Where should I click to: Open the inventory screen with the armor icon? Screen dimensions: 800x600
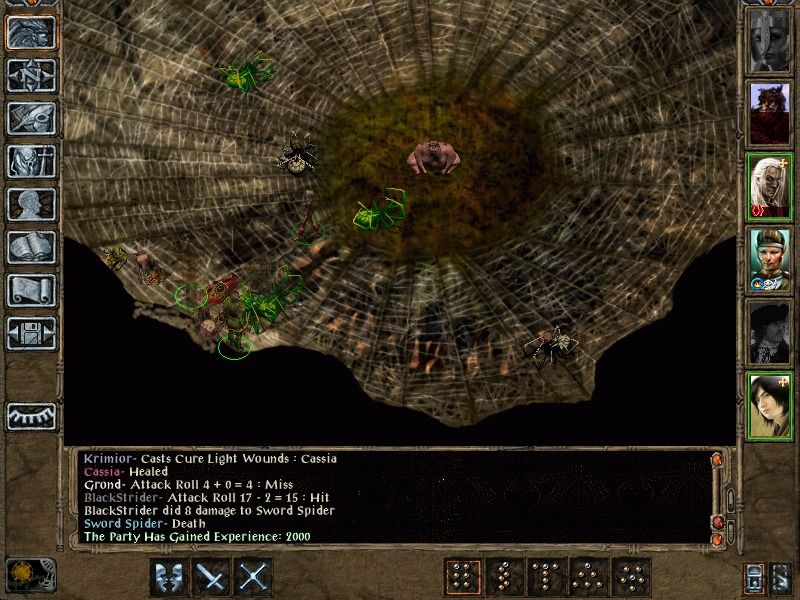(31, 162)
